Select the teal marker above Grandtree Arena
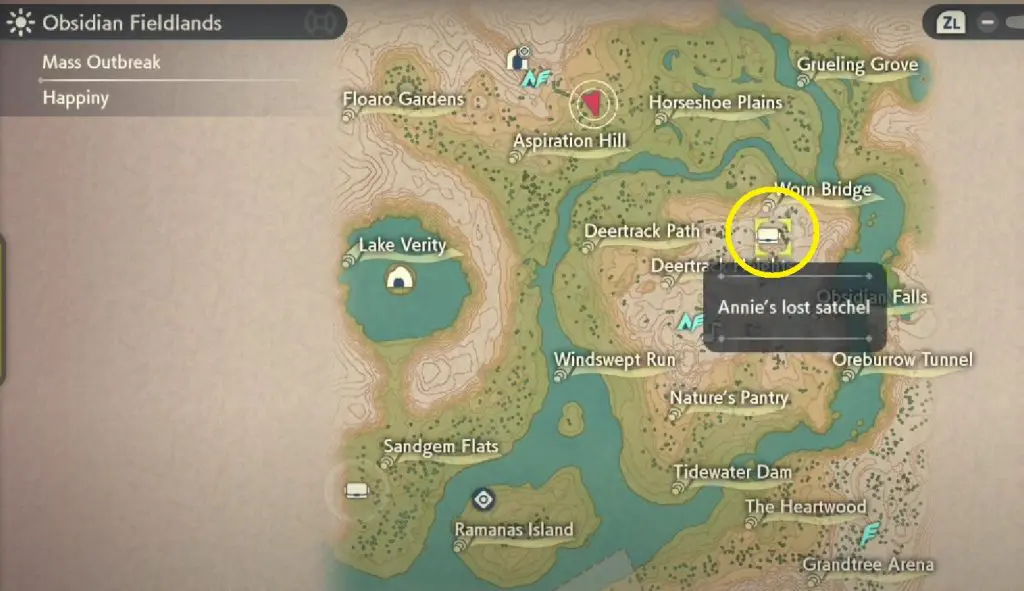This screenshot has width=1024, height=591. [871, 532]
